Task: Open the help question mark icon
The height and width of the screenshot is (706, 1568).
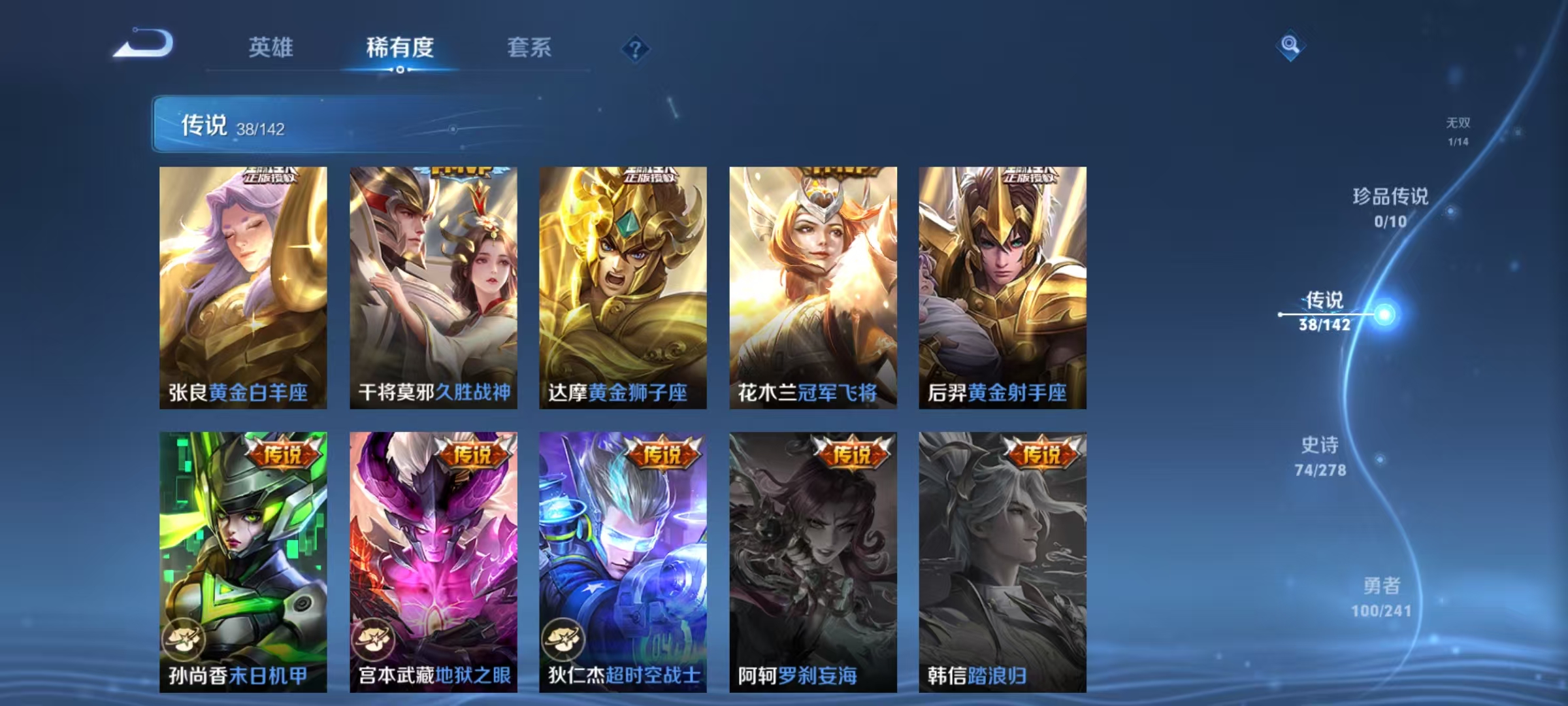Action: (x=634, y=47)
